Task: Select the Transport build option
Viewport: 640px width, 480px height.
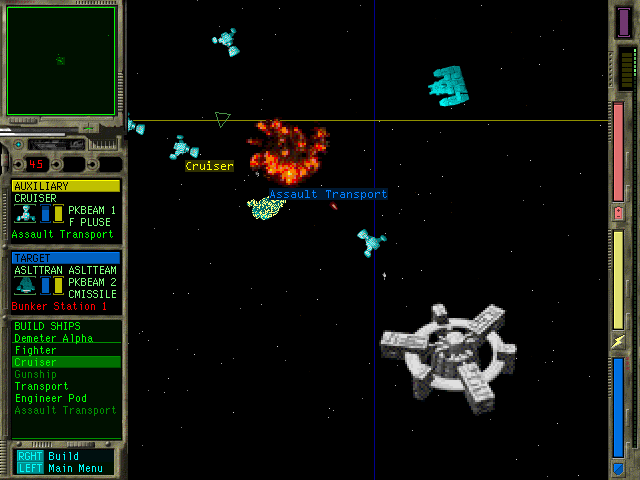Action: [41, 387]
